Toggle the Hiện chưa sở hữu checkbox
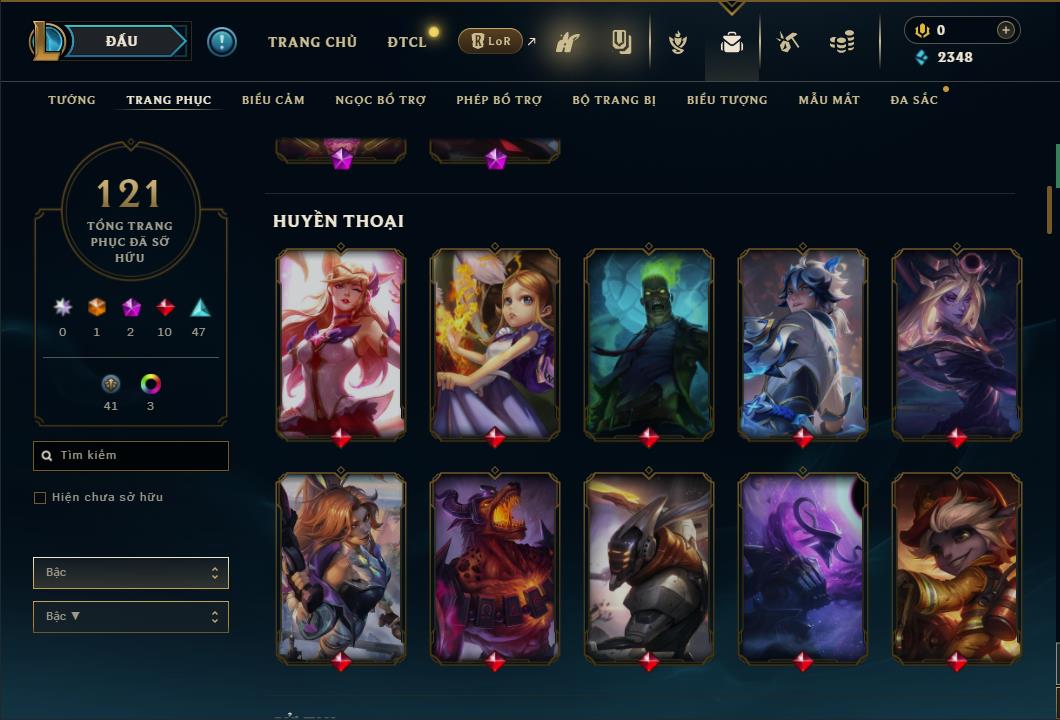 pos(40,498)
